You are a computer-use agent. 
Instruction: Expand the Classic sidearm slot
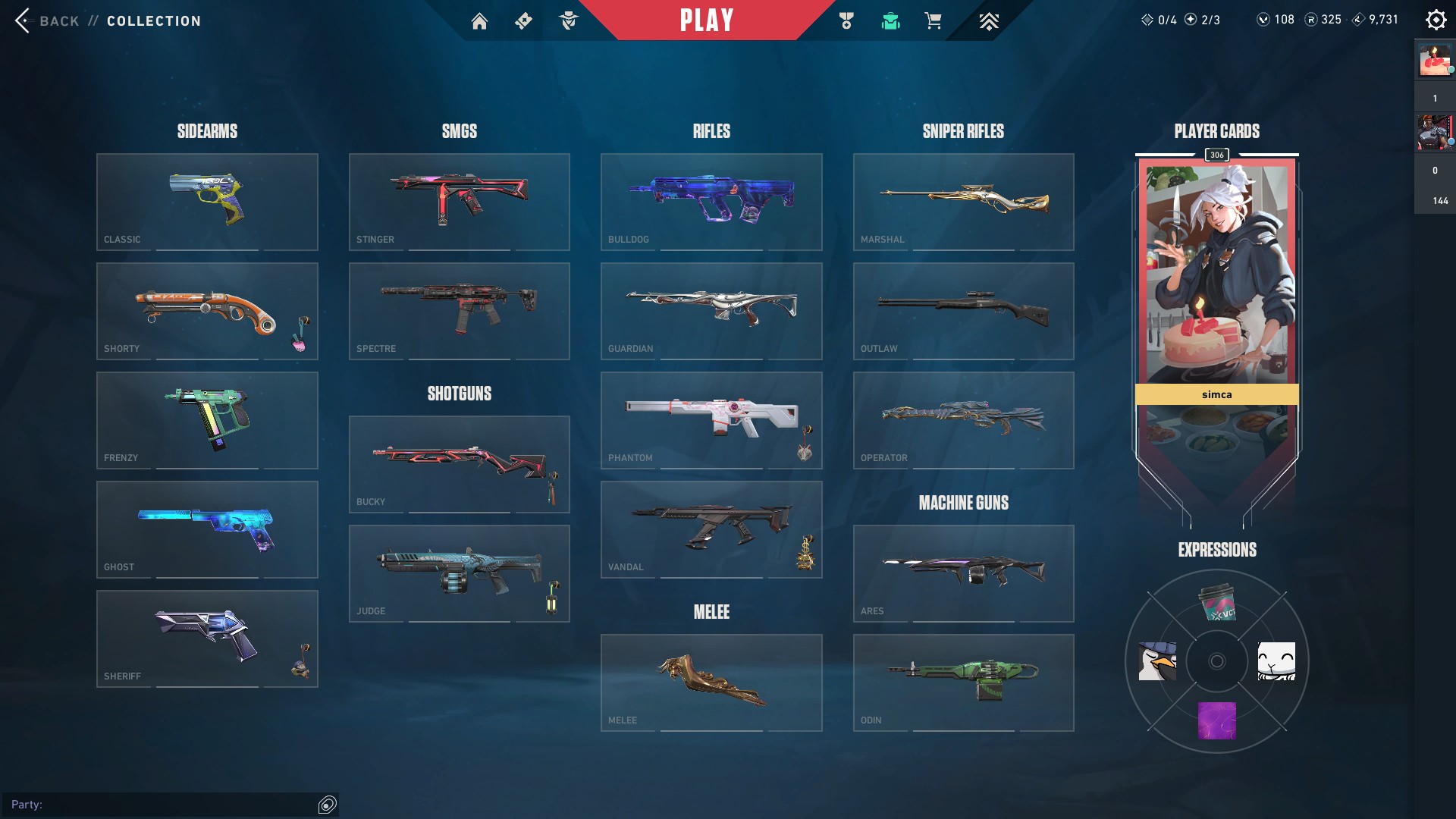[207, 202]
